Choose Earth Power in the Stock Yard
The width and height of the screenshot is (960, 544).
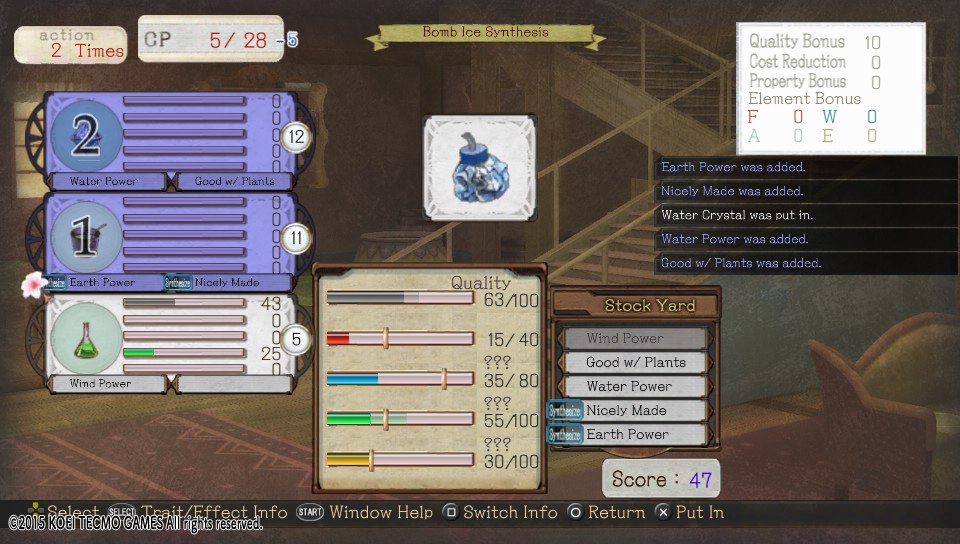click(x=634, y=435)
